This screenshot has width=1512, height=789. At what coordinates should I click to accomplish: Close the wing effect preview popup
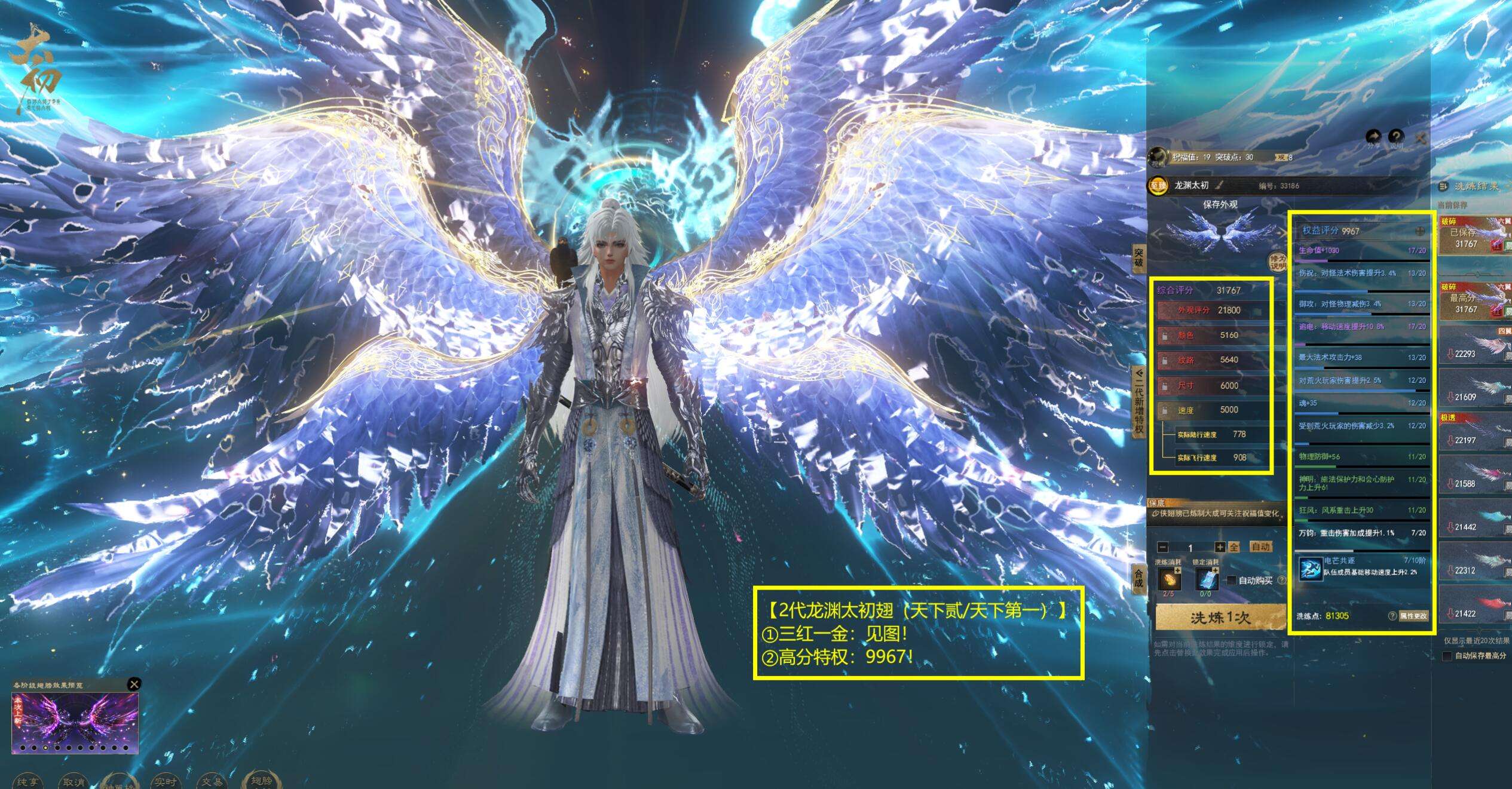pyautogui.click(x=134, y=684)
